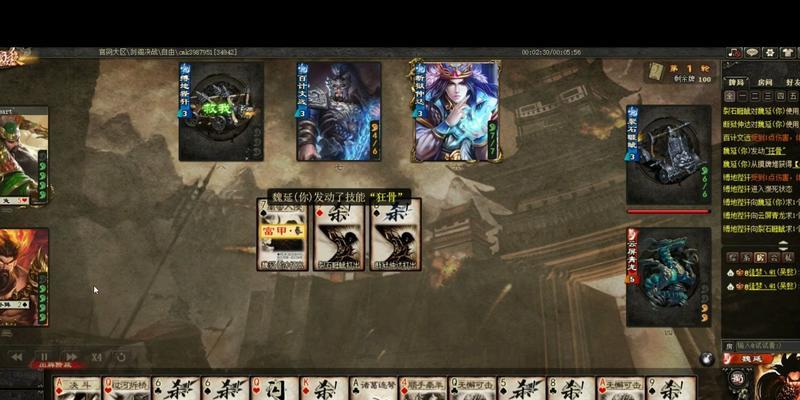This screenshot has height=400, width=800.
Task: Click the 博地搜狩 player calling for help
Action: 221,111
